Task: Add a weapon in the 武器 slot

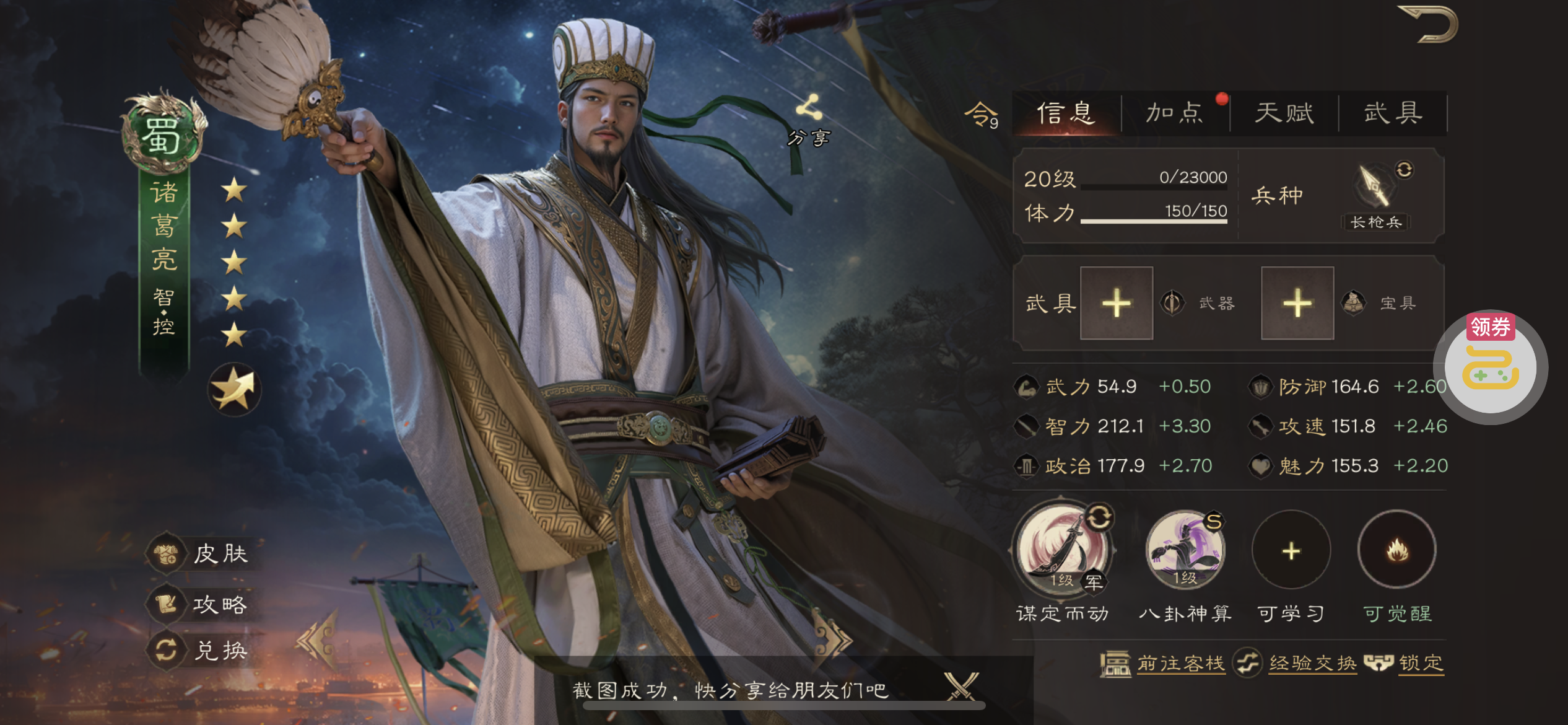Action: pos(1117,304)
